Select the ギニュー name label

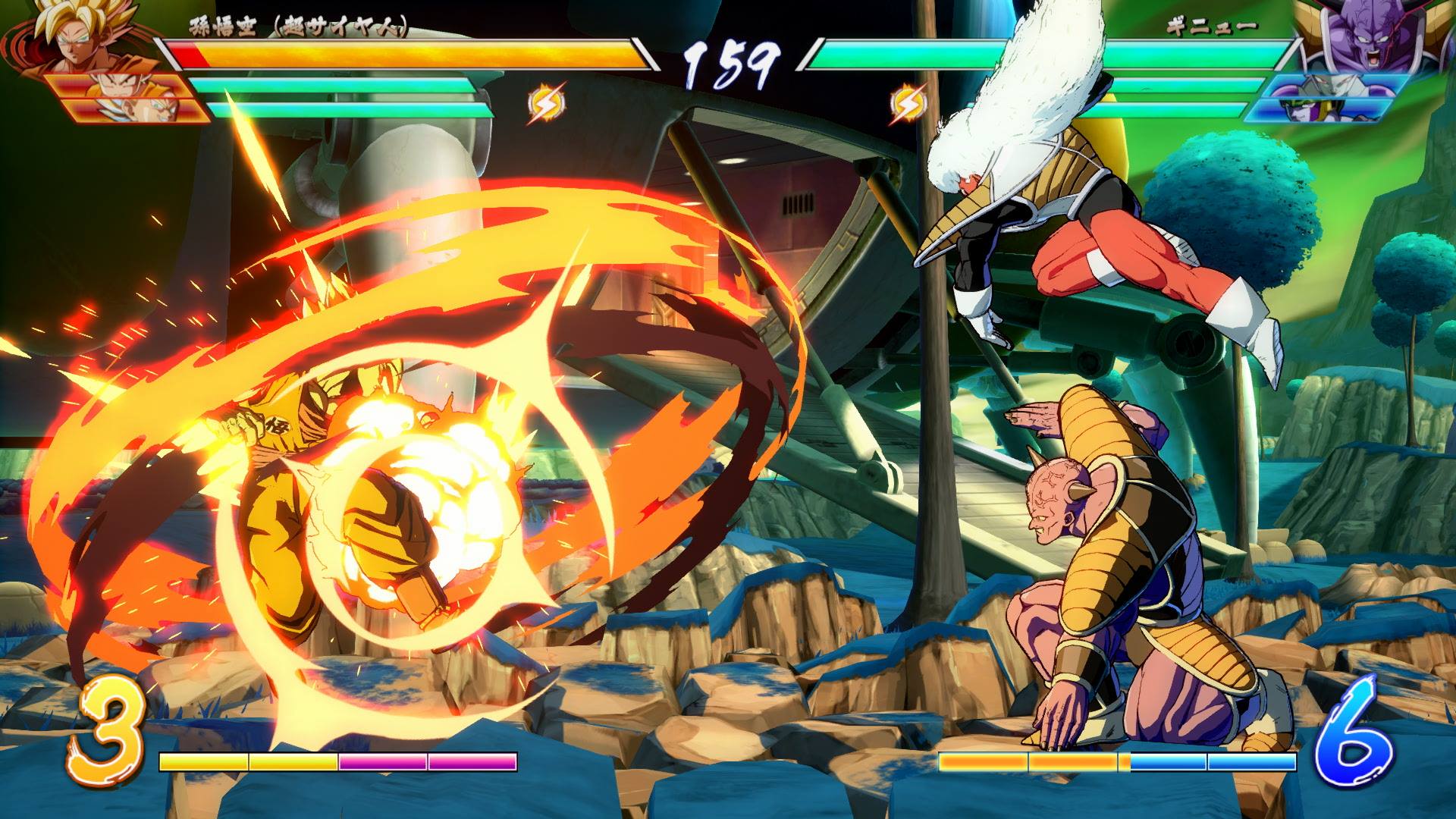1213,27
